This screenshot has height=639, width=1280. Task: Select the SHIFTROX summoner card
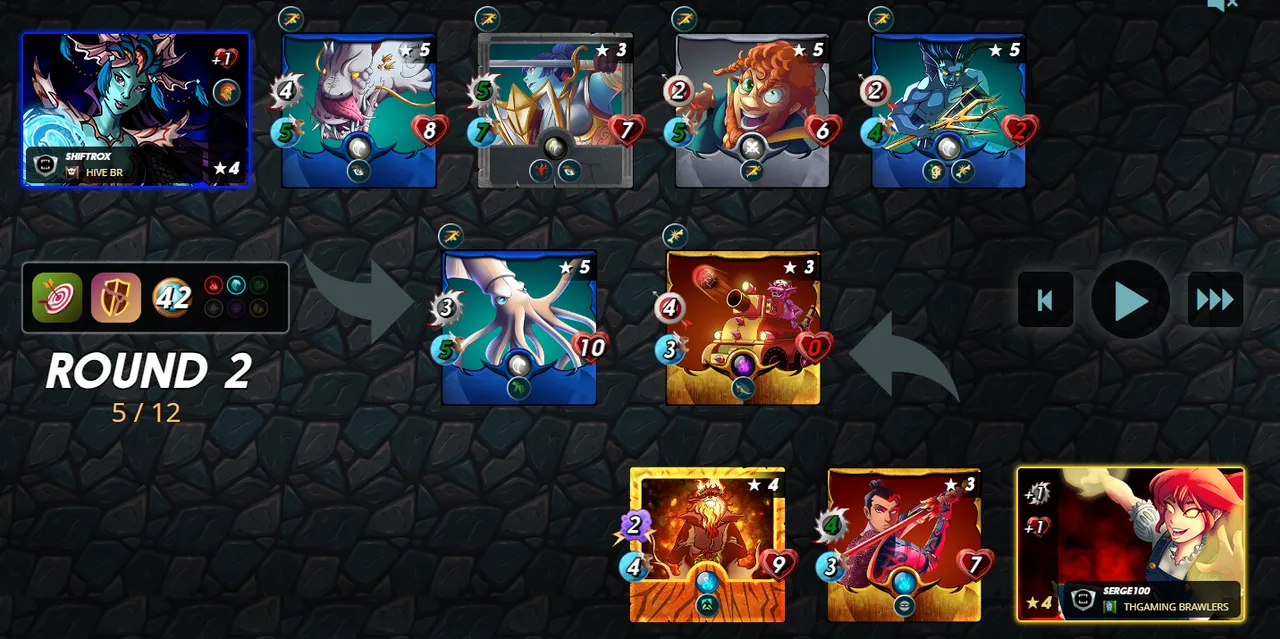tap(136, 109)
